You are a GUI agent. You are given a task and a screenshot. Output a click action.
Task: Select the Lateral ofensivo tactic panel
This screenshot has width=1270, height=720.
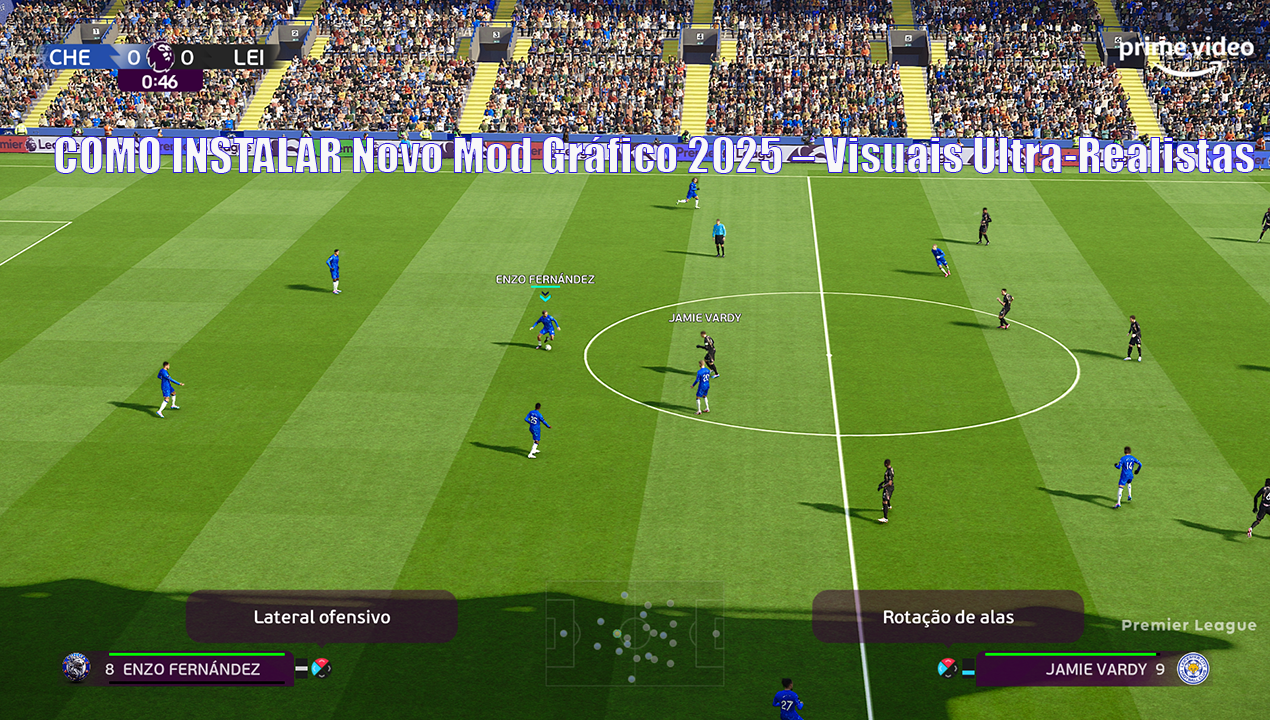pos(321,617)
